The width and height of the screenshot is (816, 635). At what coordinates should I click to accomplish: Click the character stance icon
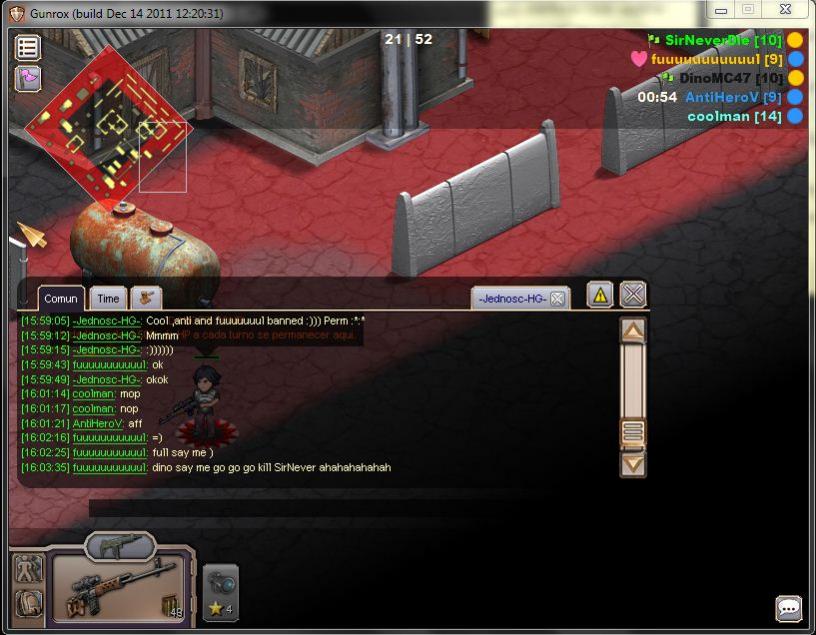[x=28, y=568]
